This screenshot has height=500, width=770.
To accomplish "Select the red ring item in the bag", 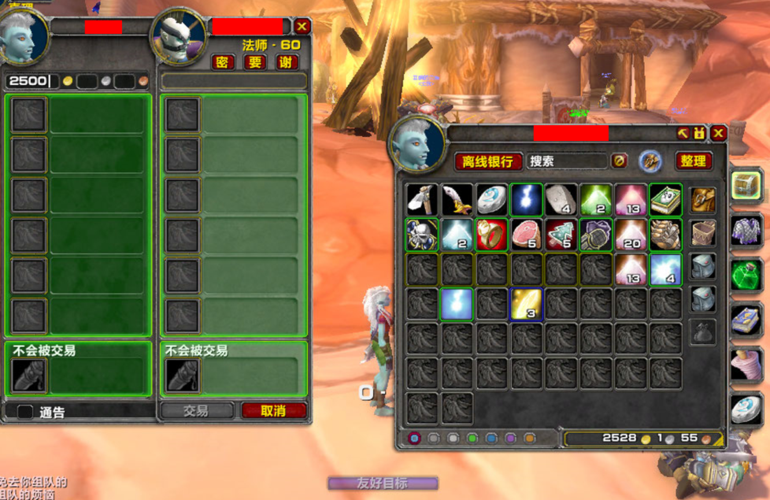I will pyautogui.click(x=492, y=234).
